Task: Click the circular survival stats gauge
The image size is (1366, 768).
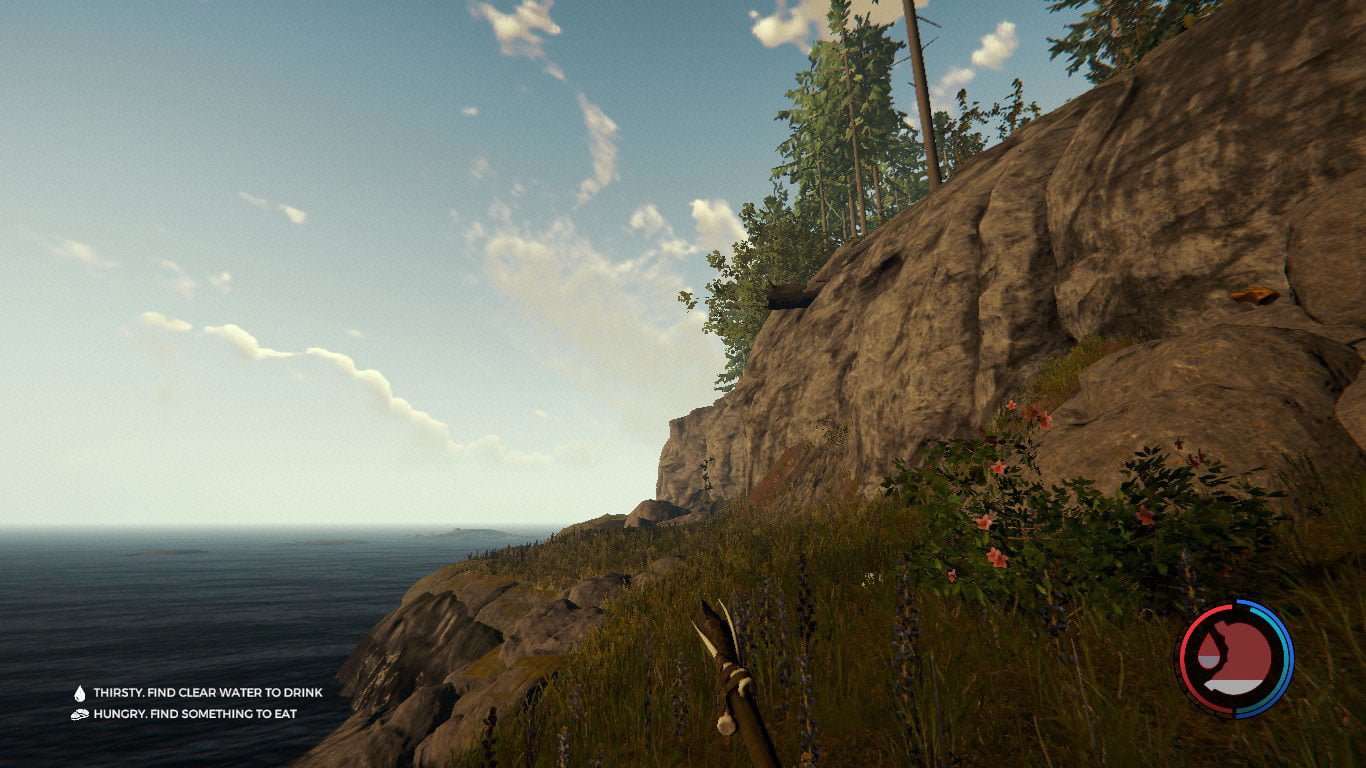Action: (1234, 659)
